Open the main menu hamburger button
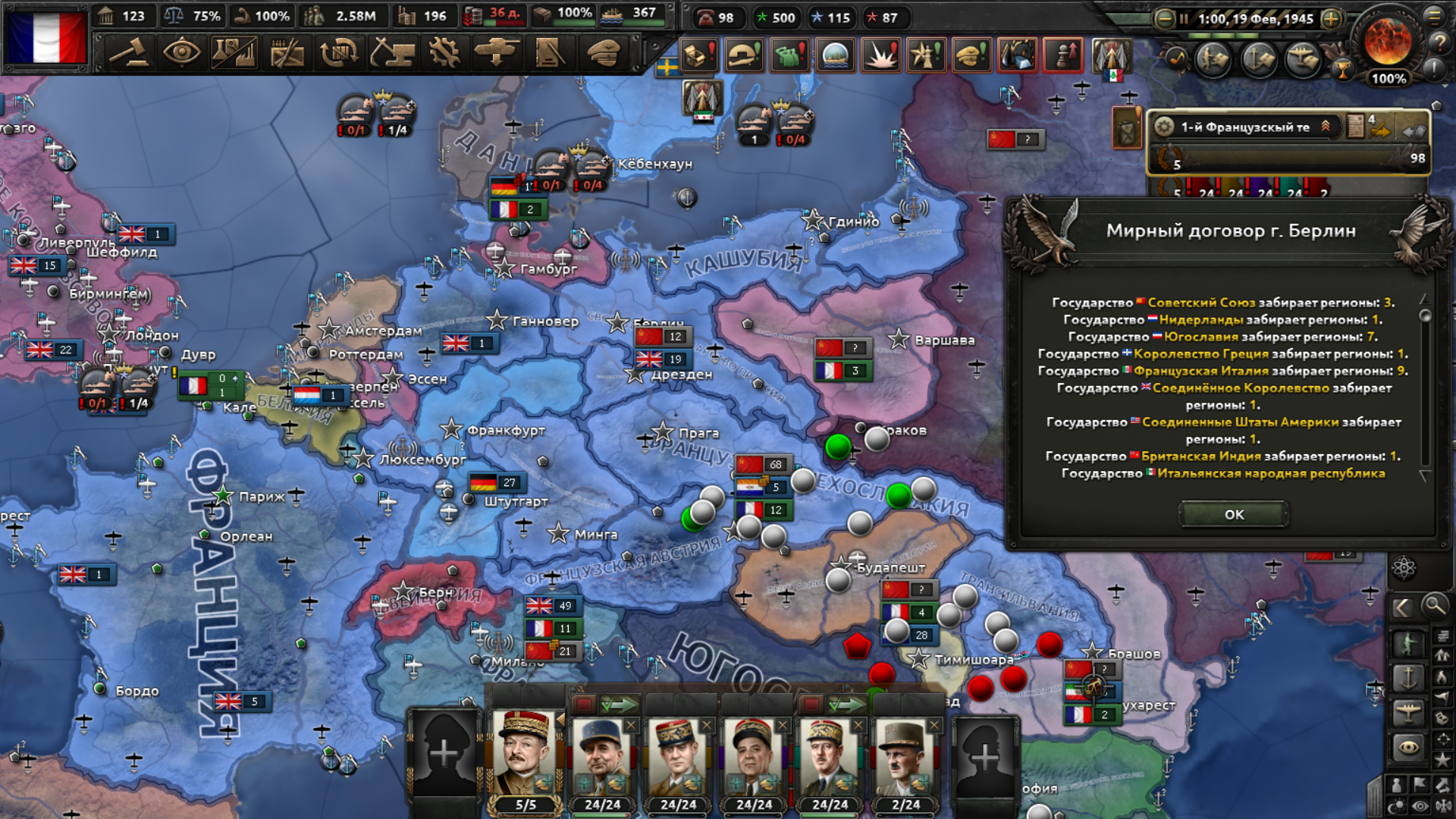The image size is (1456, 819). pos(1434,15)
